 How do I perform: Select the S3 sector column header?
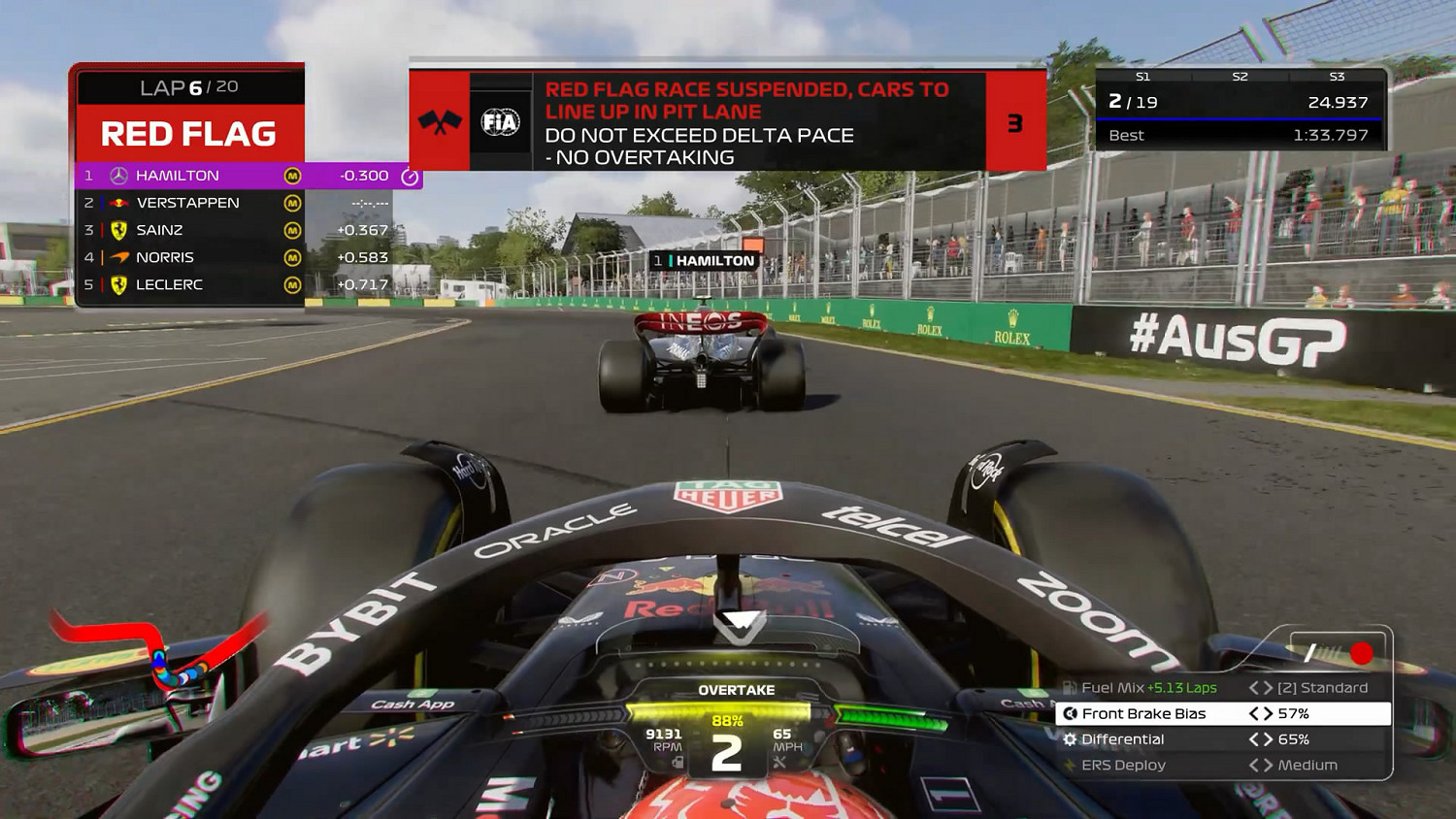(x=1338, y=75)
